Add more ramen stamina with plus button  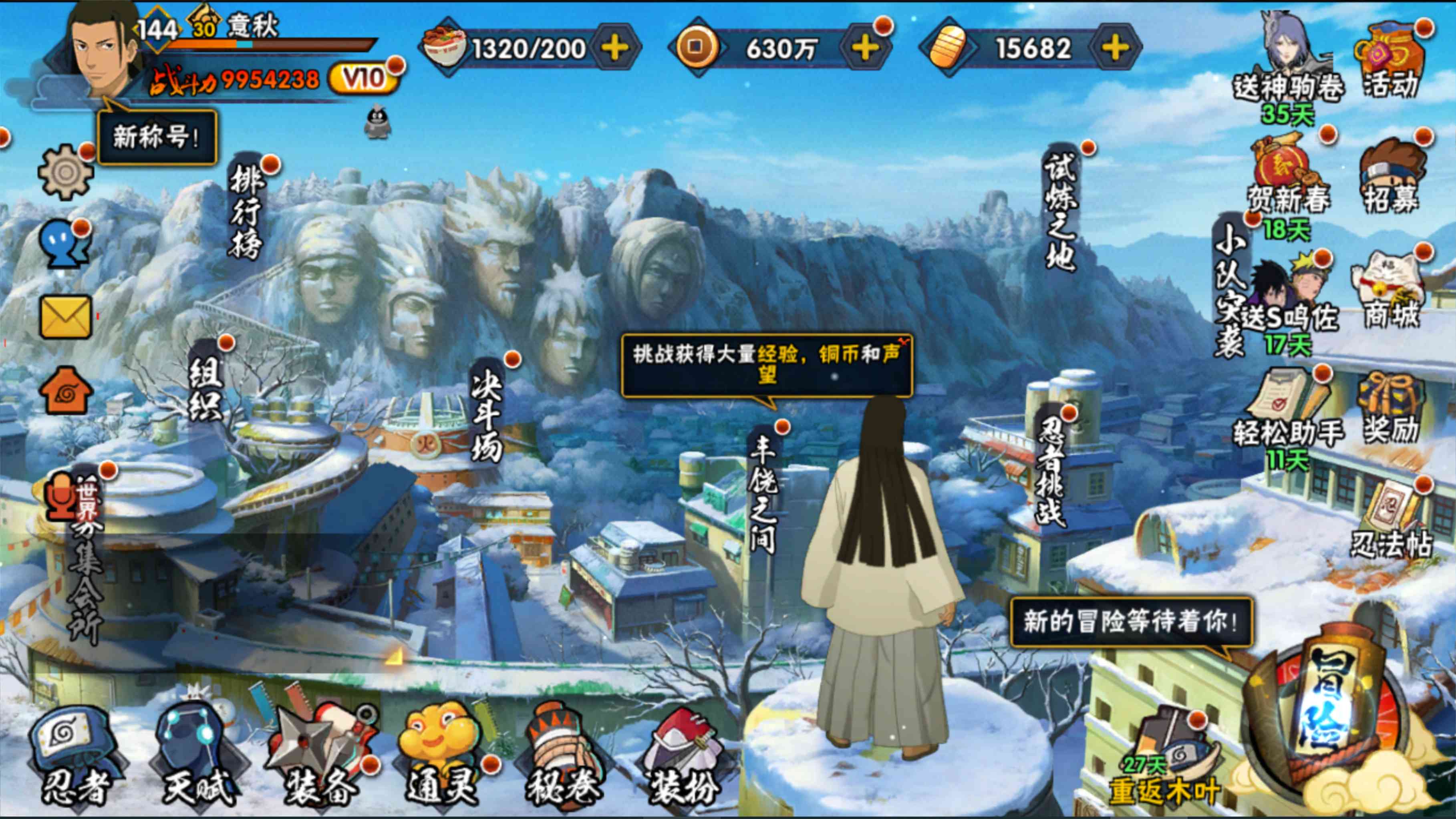pyautogui.click(x=615, y=48)
